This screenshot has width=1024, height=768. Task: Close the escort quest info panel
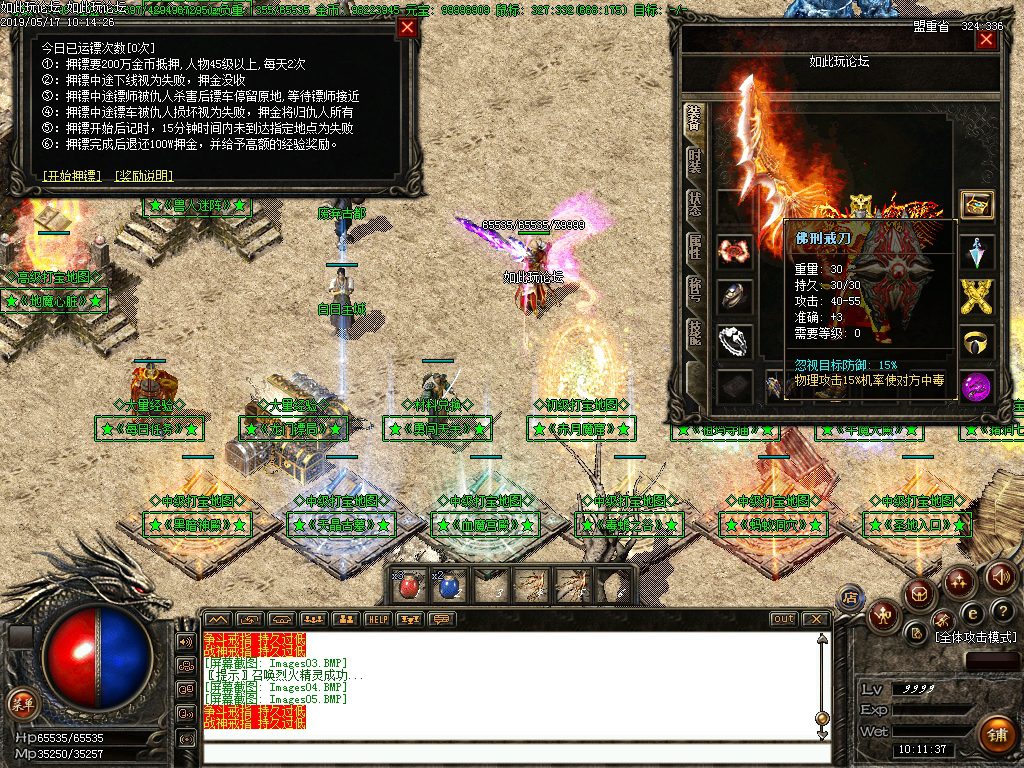pos(407,28)
